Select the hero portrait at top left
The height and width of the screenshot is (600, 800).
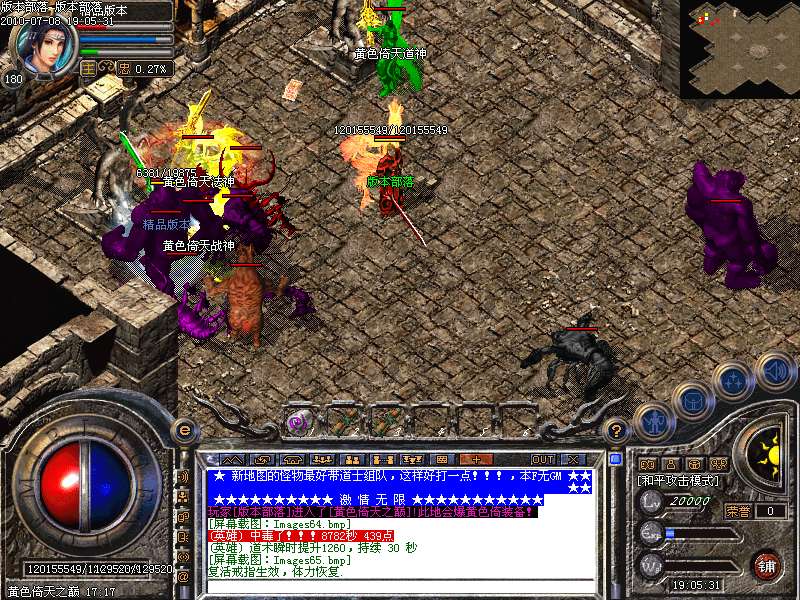pos(43,49)
